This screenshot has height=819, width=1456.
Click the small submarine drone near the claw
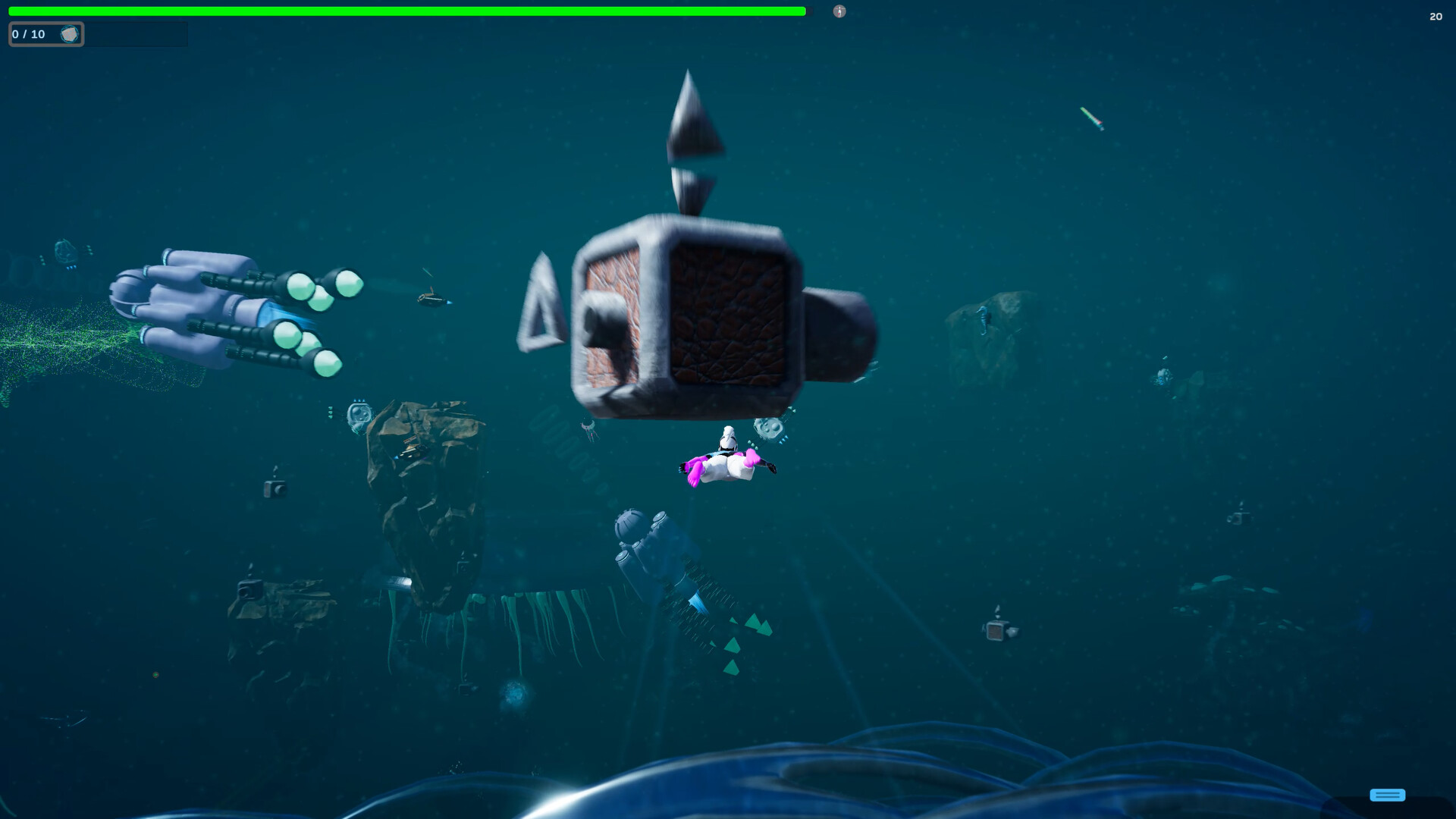coord(432,300)
